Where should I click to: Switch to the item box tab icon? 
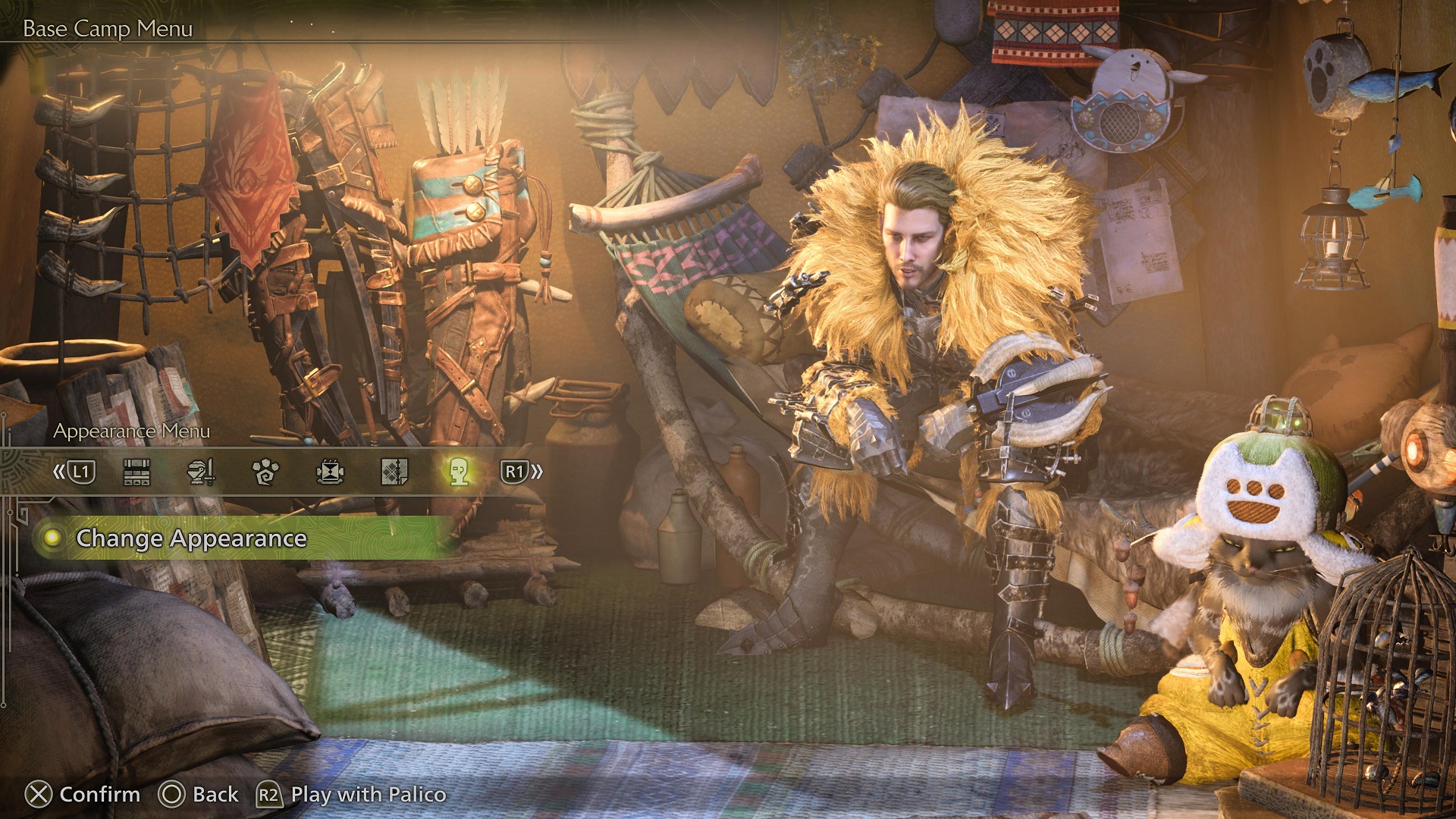click(x=136, y=472)
